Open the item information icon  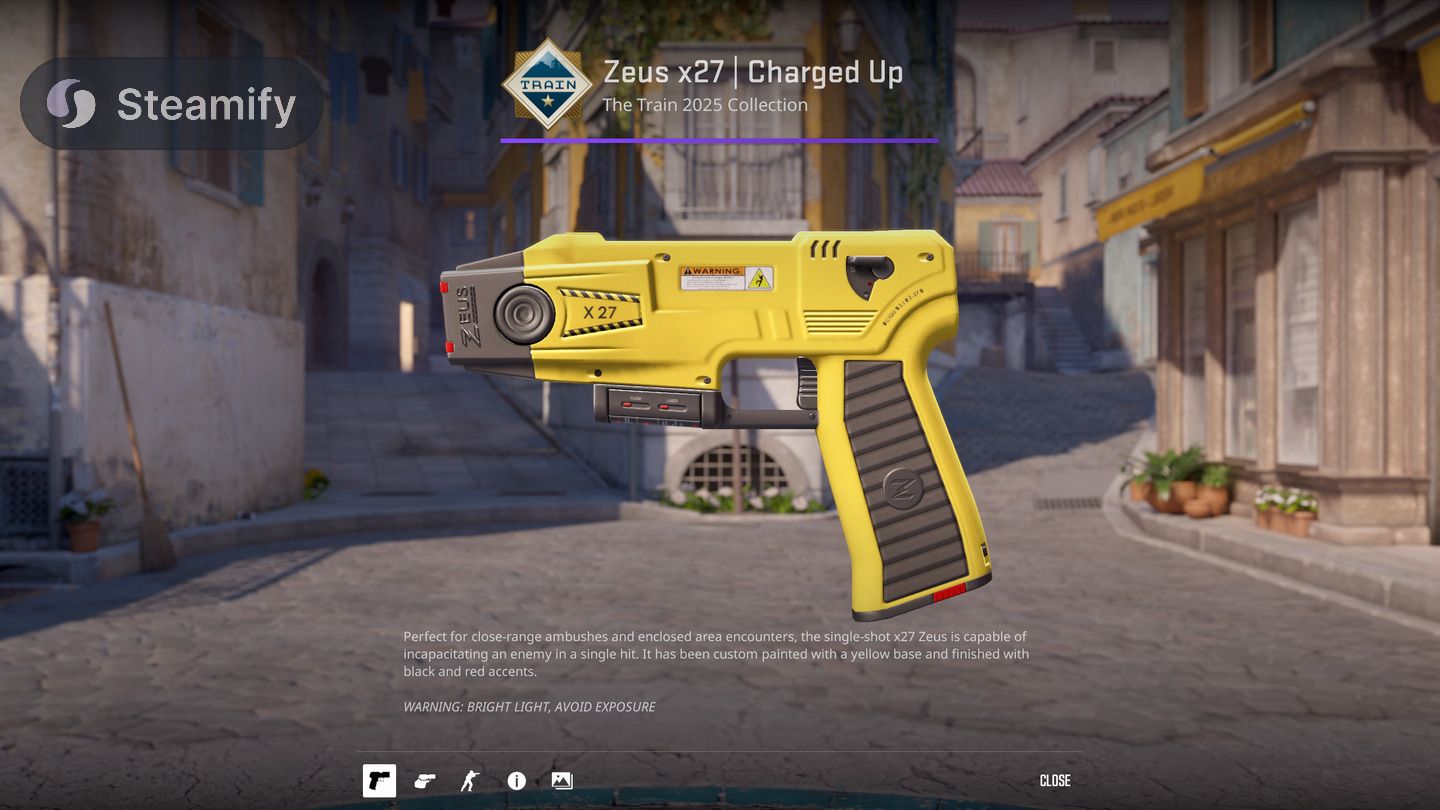tap(516, 781)
